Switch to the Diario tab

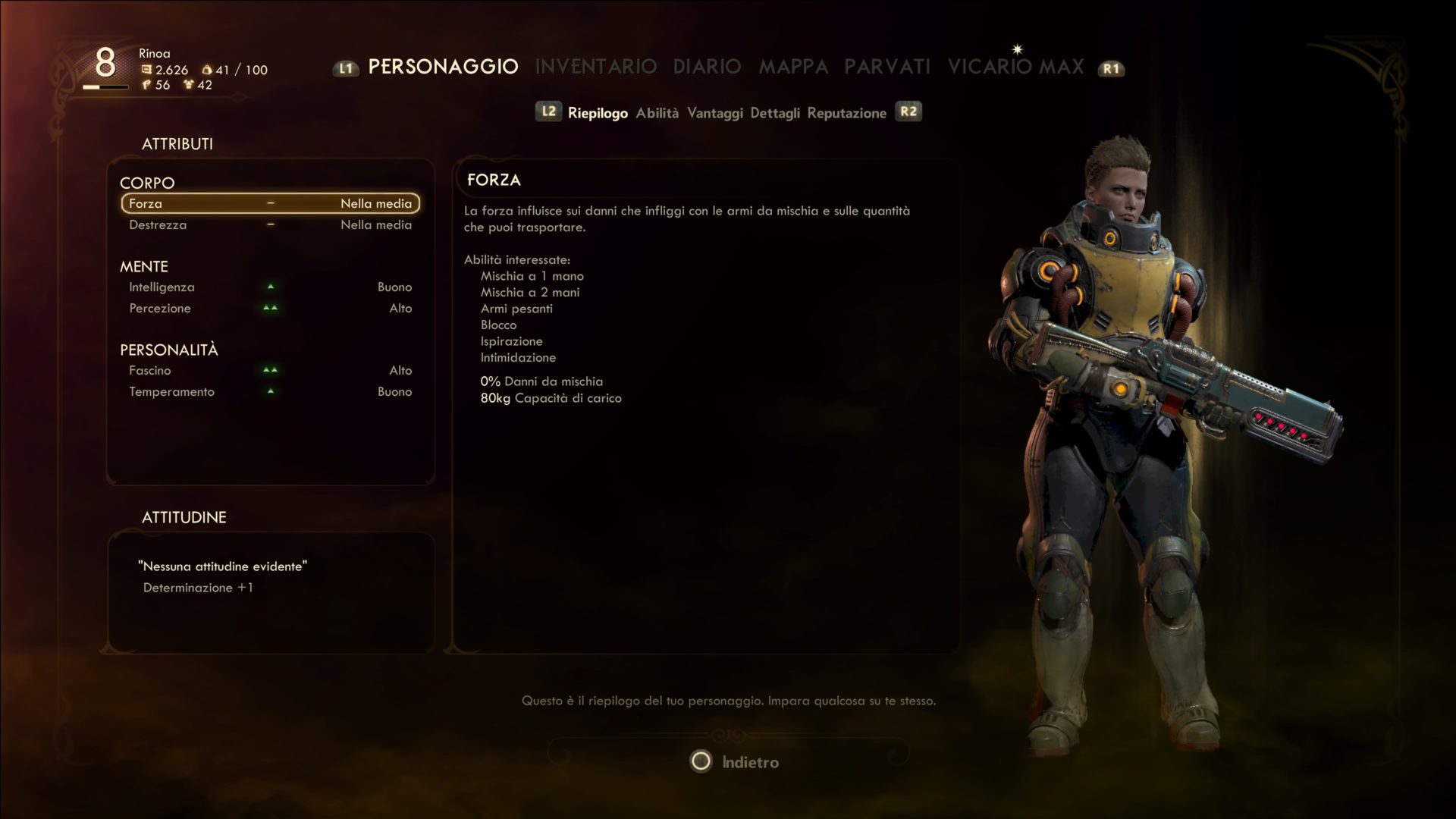point(707,67)
